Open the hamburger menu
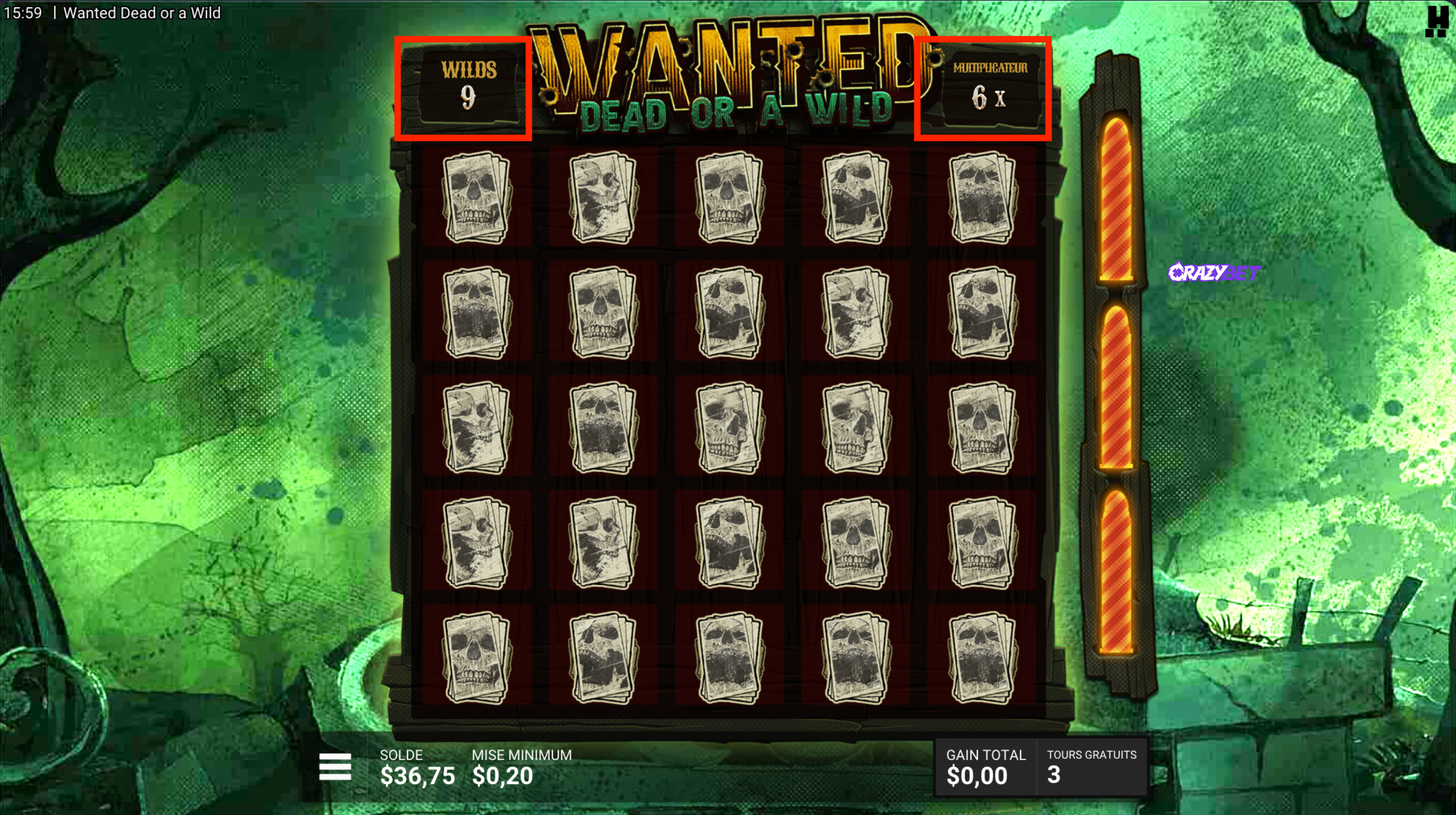1456x815 pixels. [335, 767]
